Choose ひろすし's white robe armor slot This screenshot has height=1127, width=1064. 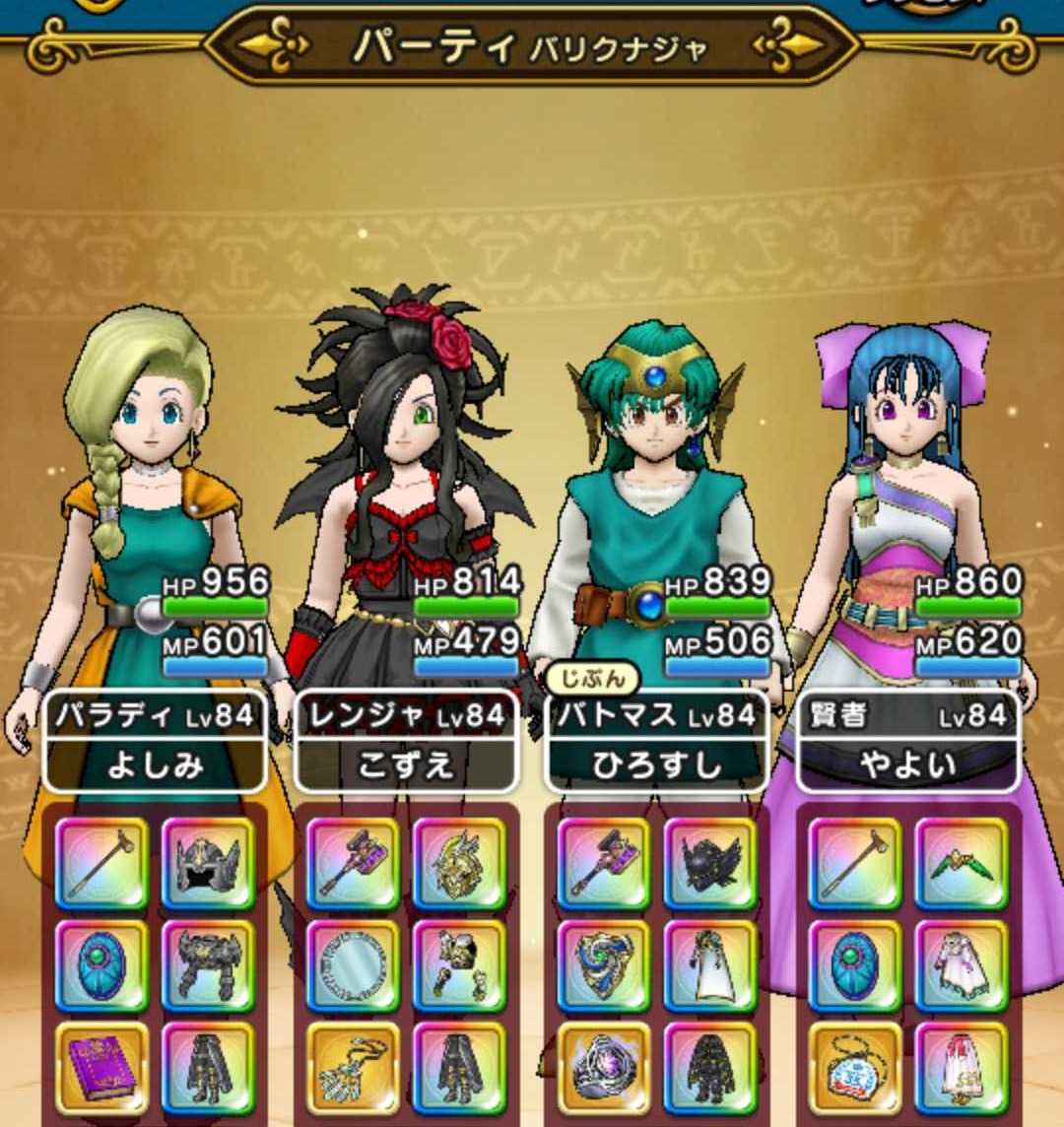[710, 966]
